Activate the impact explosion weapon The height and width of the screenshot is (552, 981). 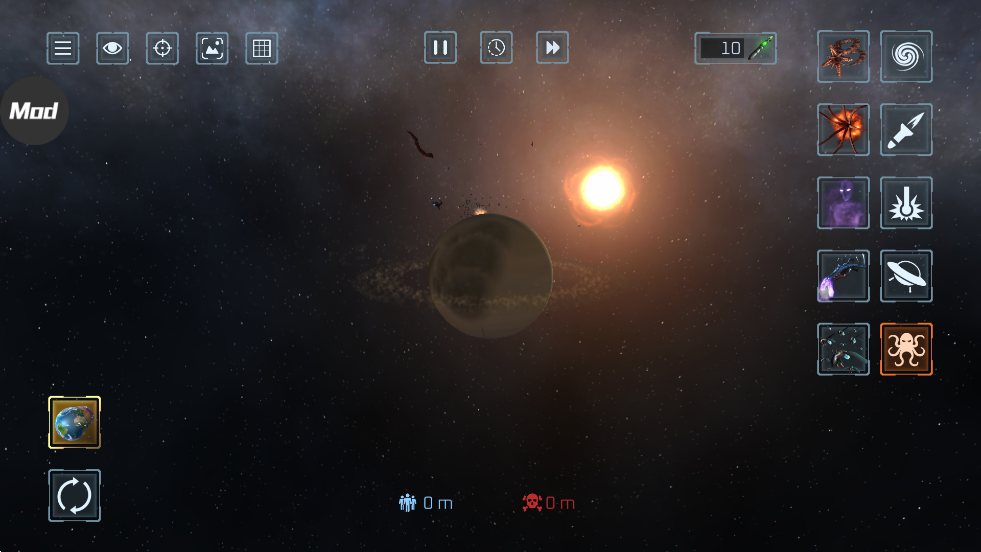coord(906,203)
